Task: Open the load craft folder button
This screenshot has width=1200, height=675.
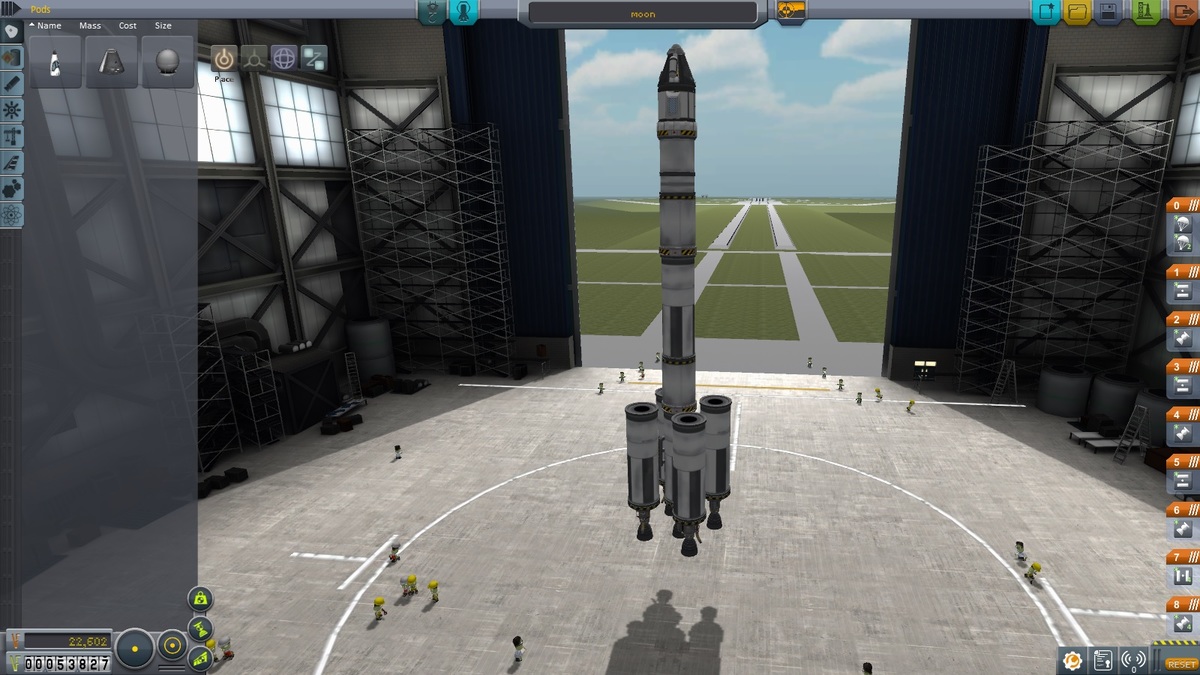Action: (1077, 12)
